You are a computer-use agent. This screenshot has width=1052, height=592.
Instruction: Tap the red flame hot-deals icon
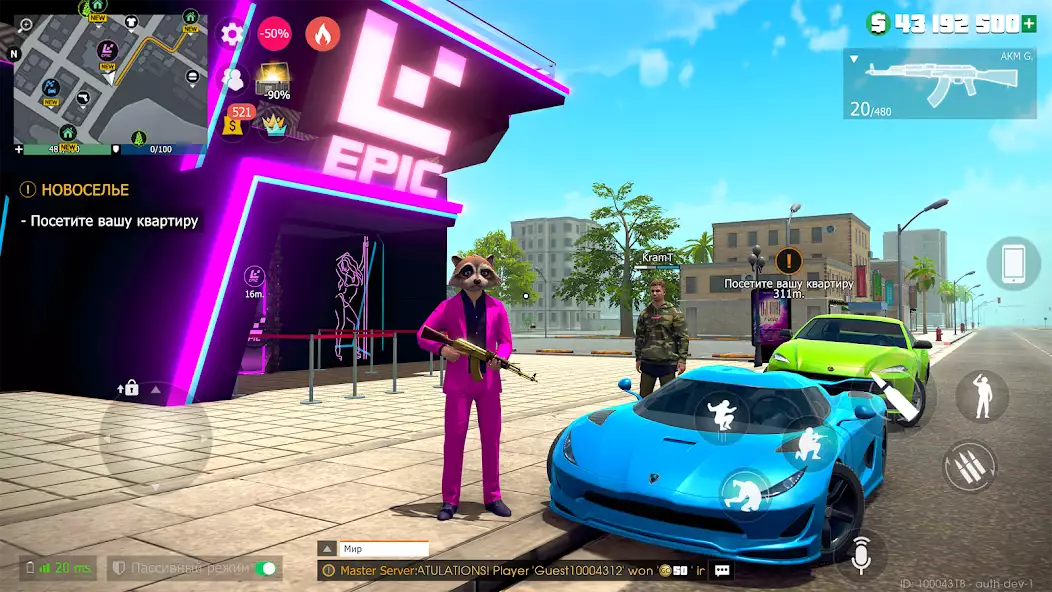pos(322,34)
